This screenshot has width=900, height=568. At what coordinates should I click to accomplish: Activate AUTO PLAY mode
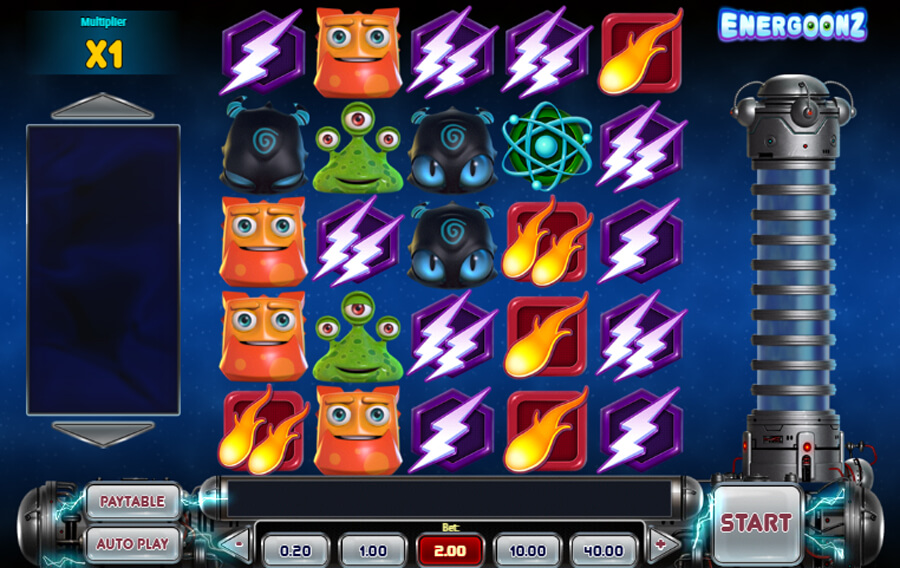[x=133, y=544]
